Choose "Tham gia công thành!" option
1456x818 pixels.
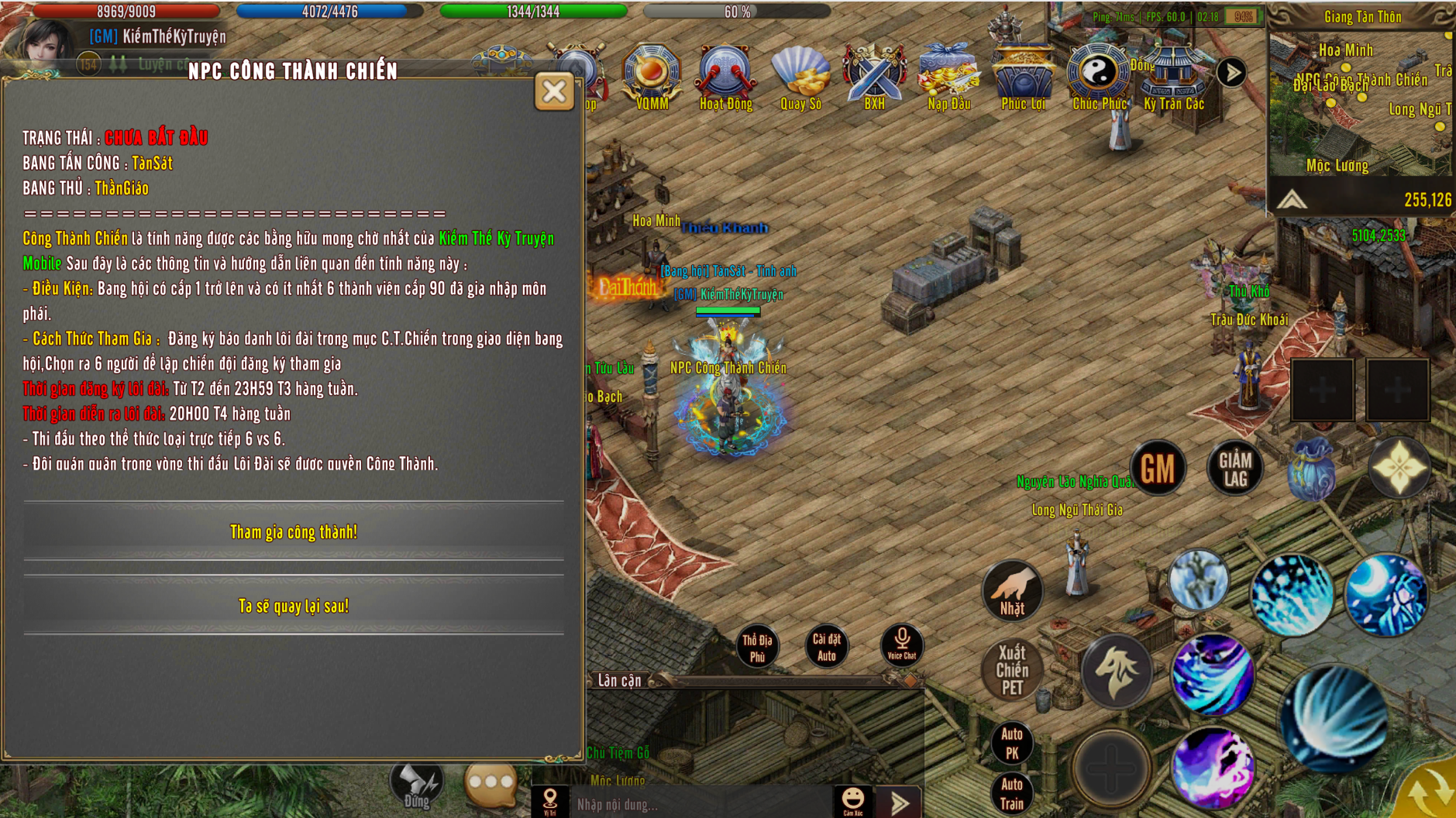point(294,532)
